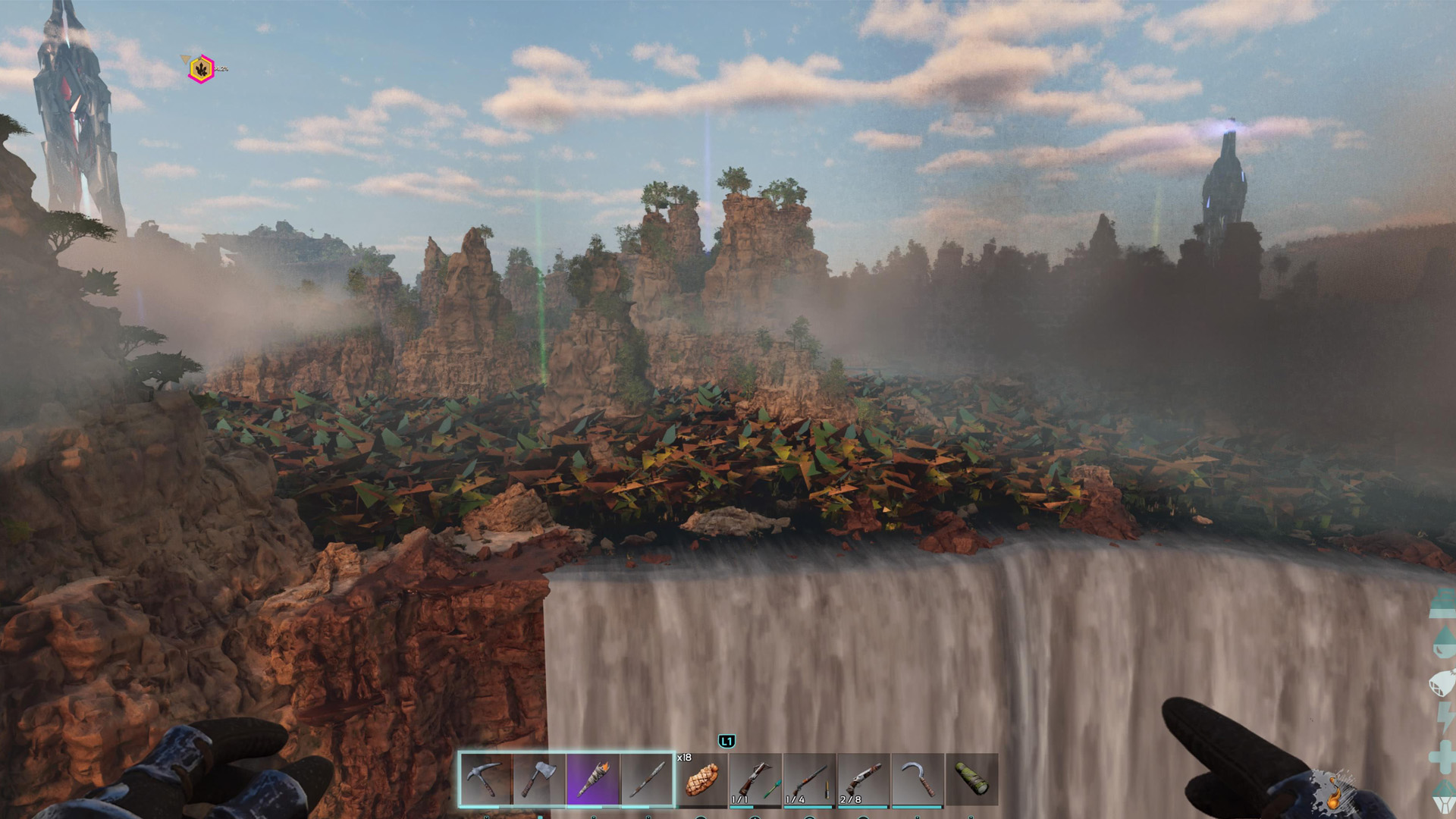This screenshot has height=819, width=1456.
Task: Use the cooked meat stack of 18
Action: point(701,780)
